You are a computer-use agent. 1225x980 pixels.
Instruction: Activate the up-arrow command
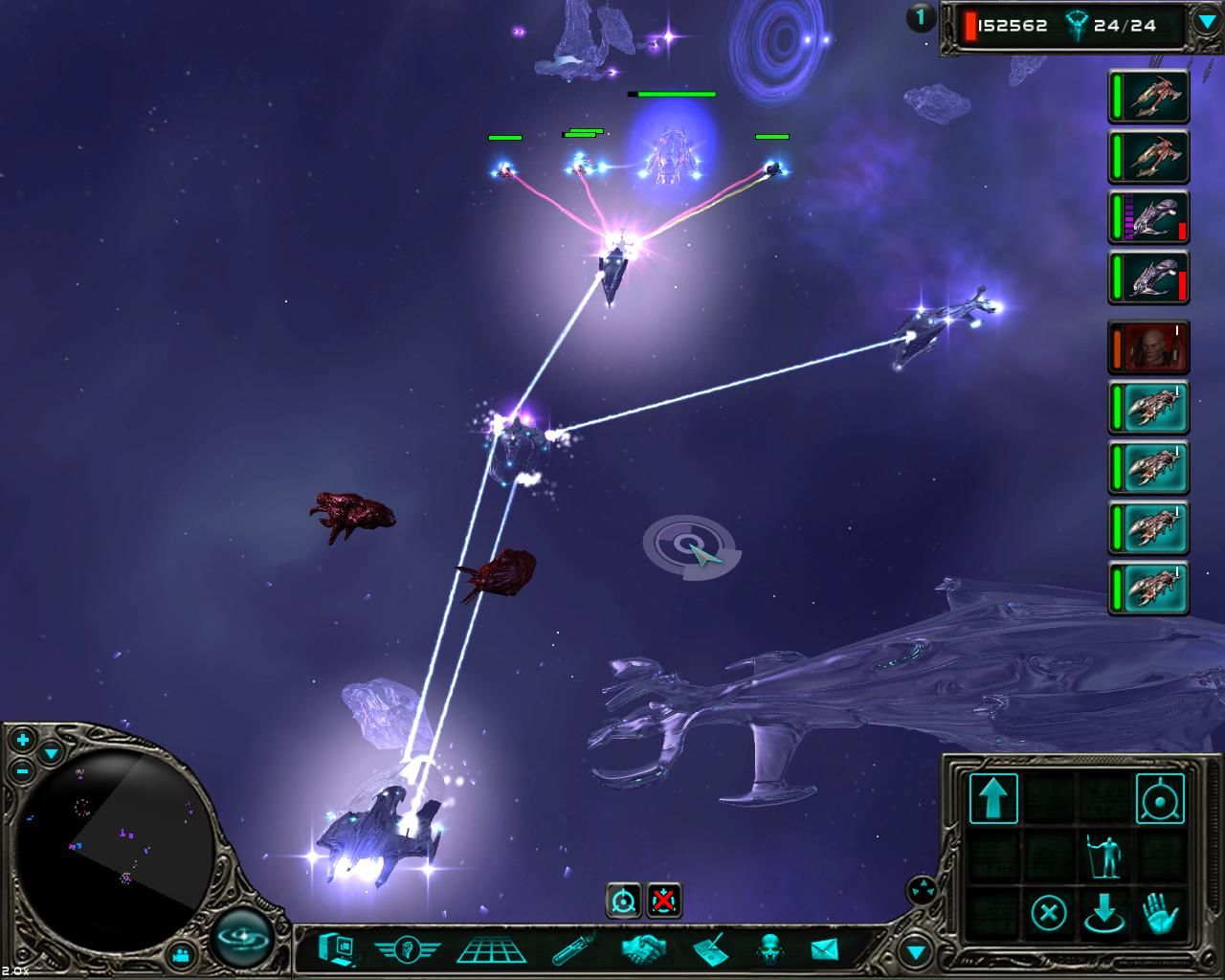tap(993, 798)
